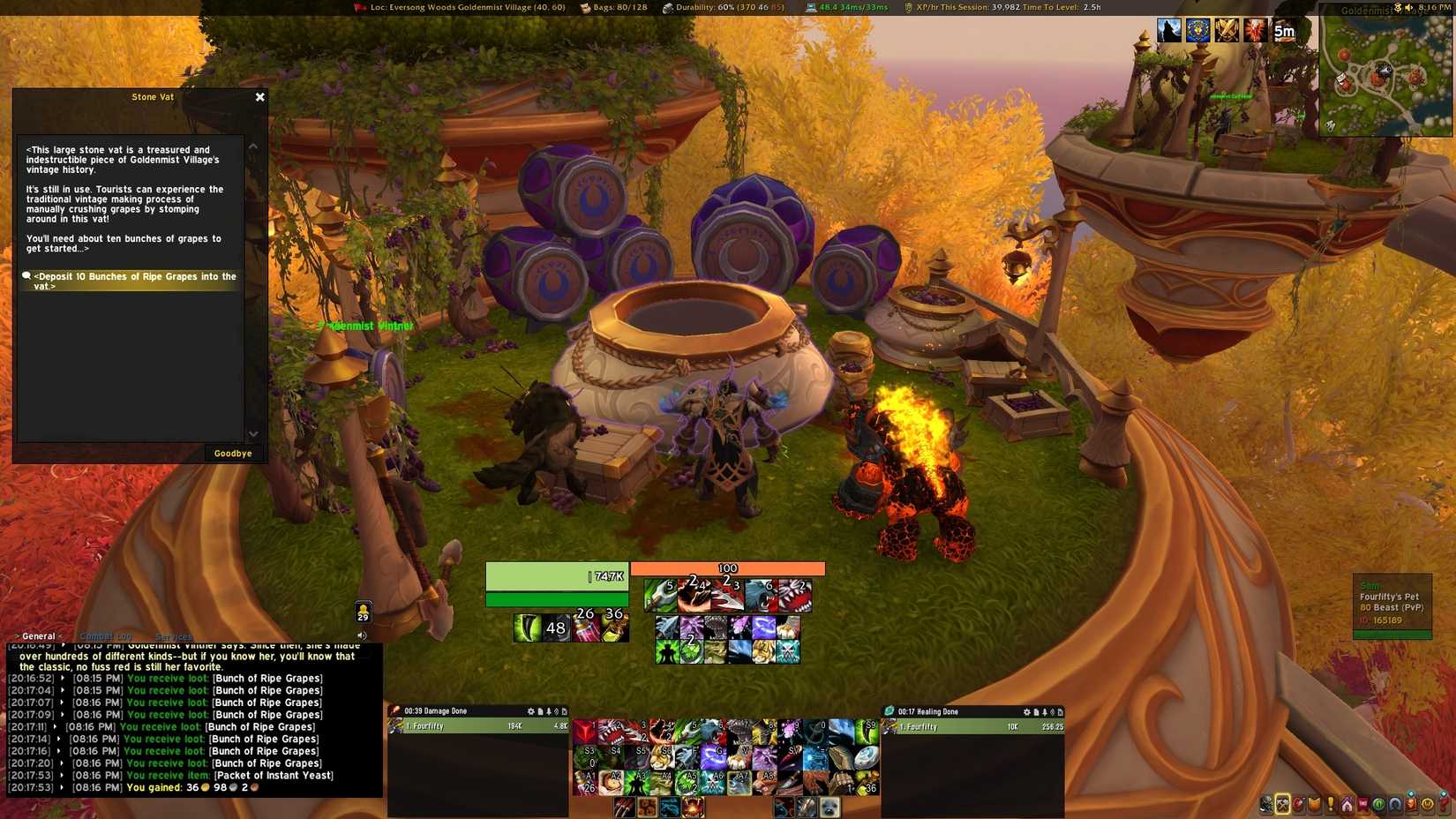1456x819 pixels.
Task: Switch to the Combat Log tab
Action: 105,636
